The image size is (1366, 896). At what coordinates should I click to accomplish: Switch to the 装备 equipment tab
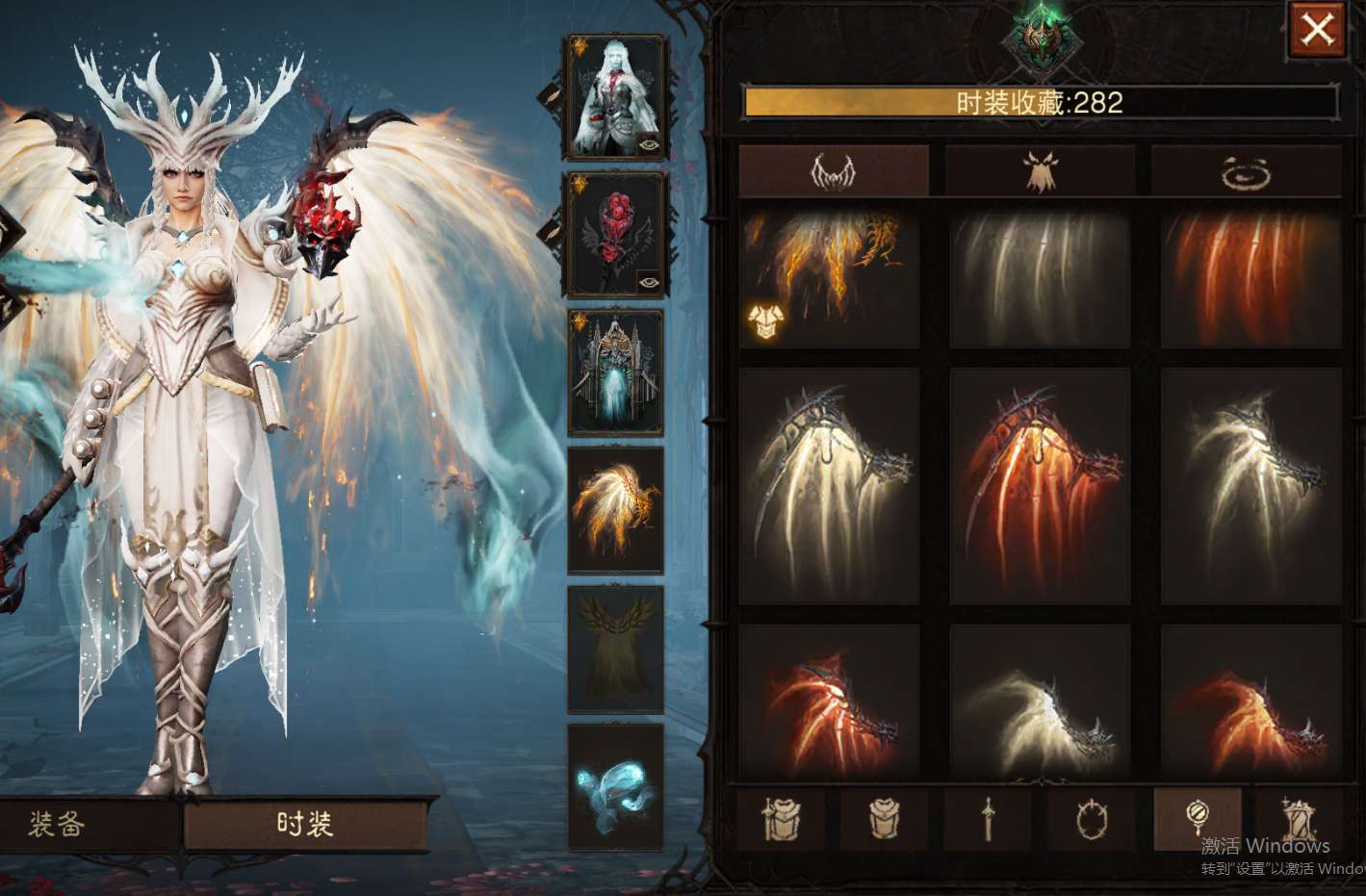[x=58, y=824]
